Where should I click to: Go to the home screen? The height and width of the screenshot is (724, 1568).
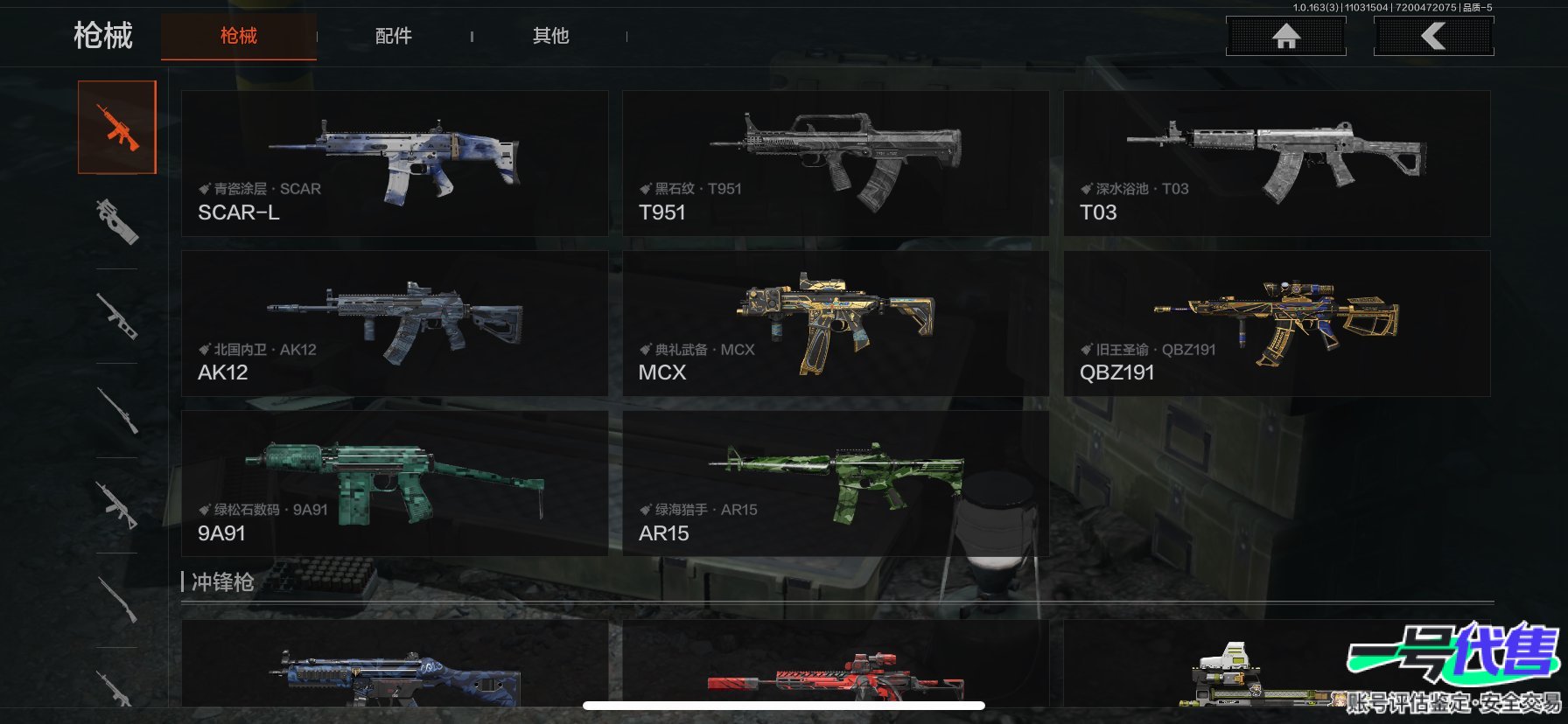click(1285, 36)
